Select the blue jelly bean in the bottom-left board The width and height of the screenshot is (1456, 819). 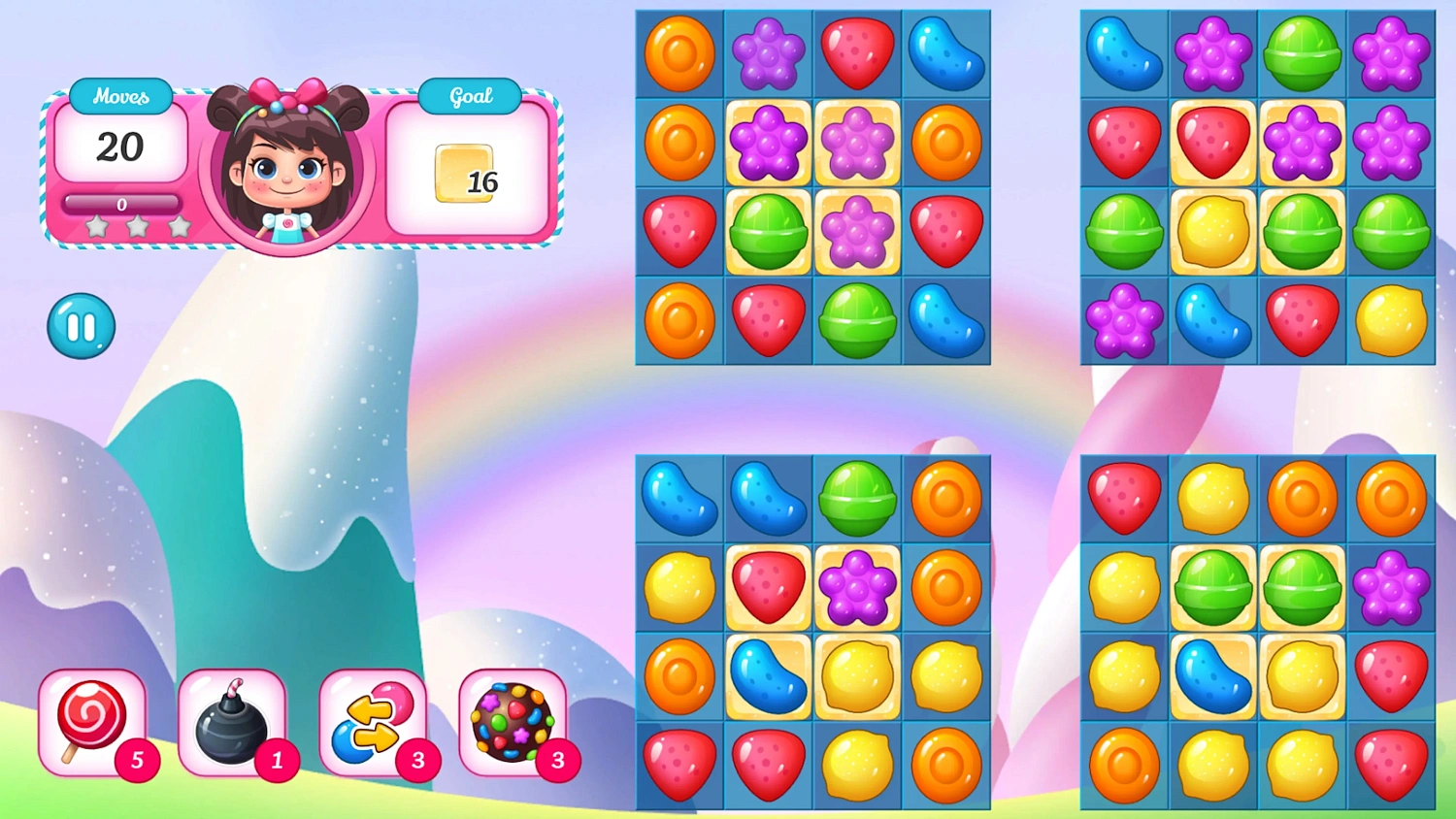(x=678, y=498)
